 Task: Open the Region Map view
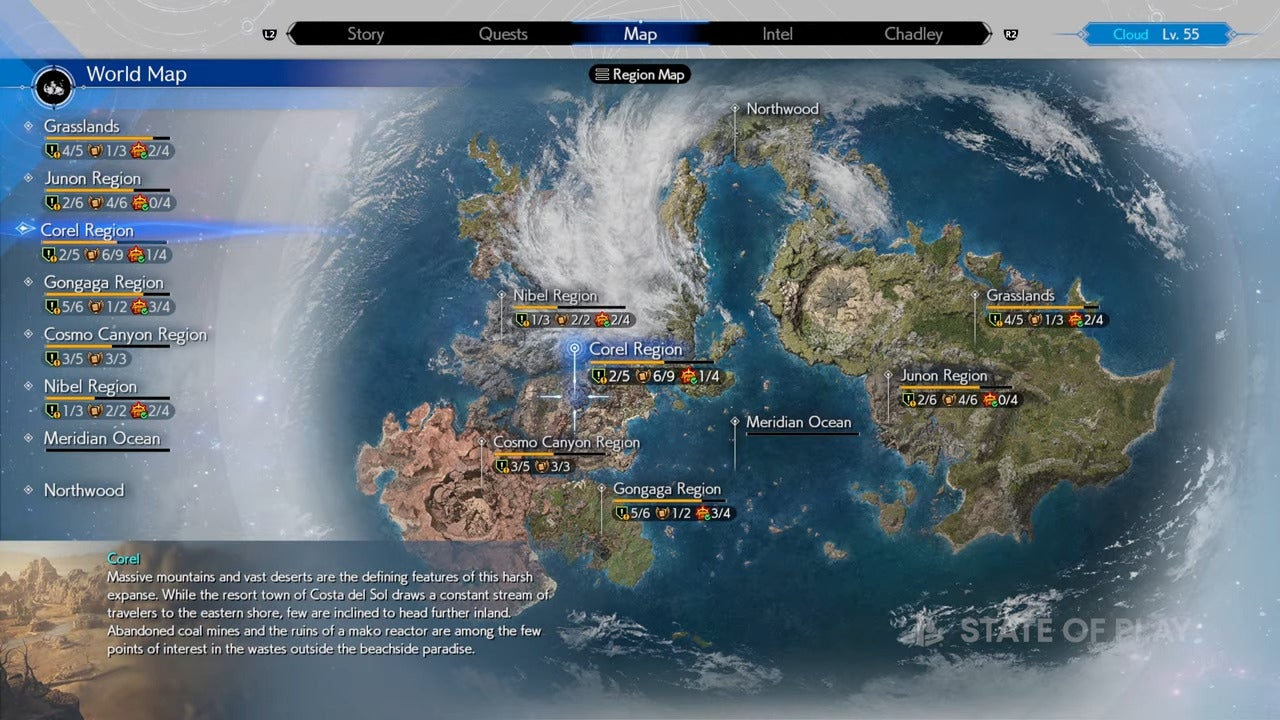coord(639,74)
